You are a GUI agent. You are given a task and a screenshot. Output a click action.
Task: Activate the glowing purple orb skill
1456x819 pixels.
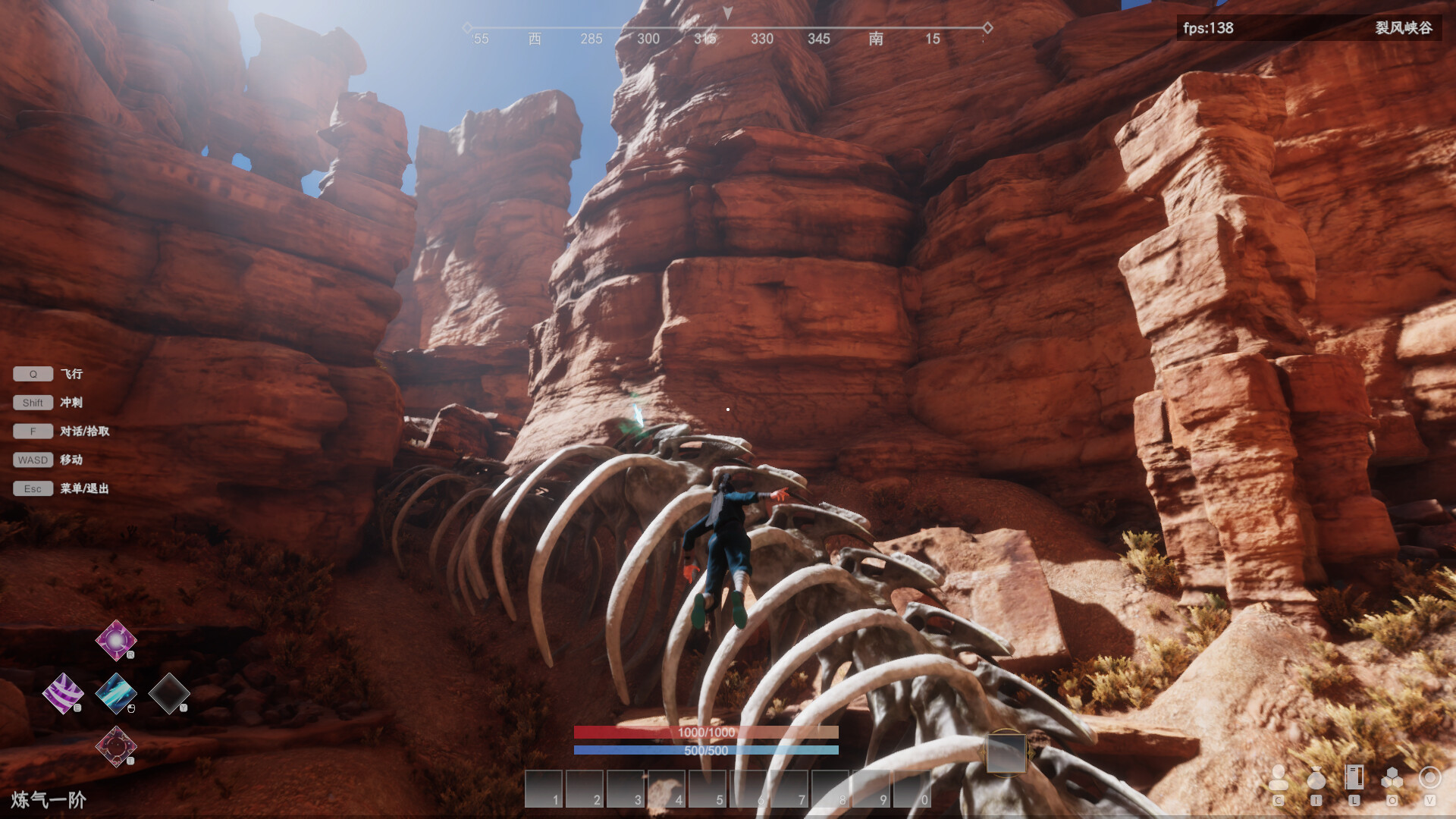(x=116, y=641)
